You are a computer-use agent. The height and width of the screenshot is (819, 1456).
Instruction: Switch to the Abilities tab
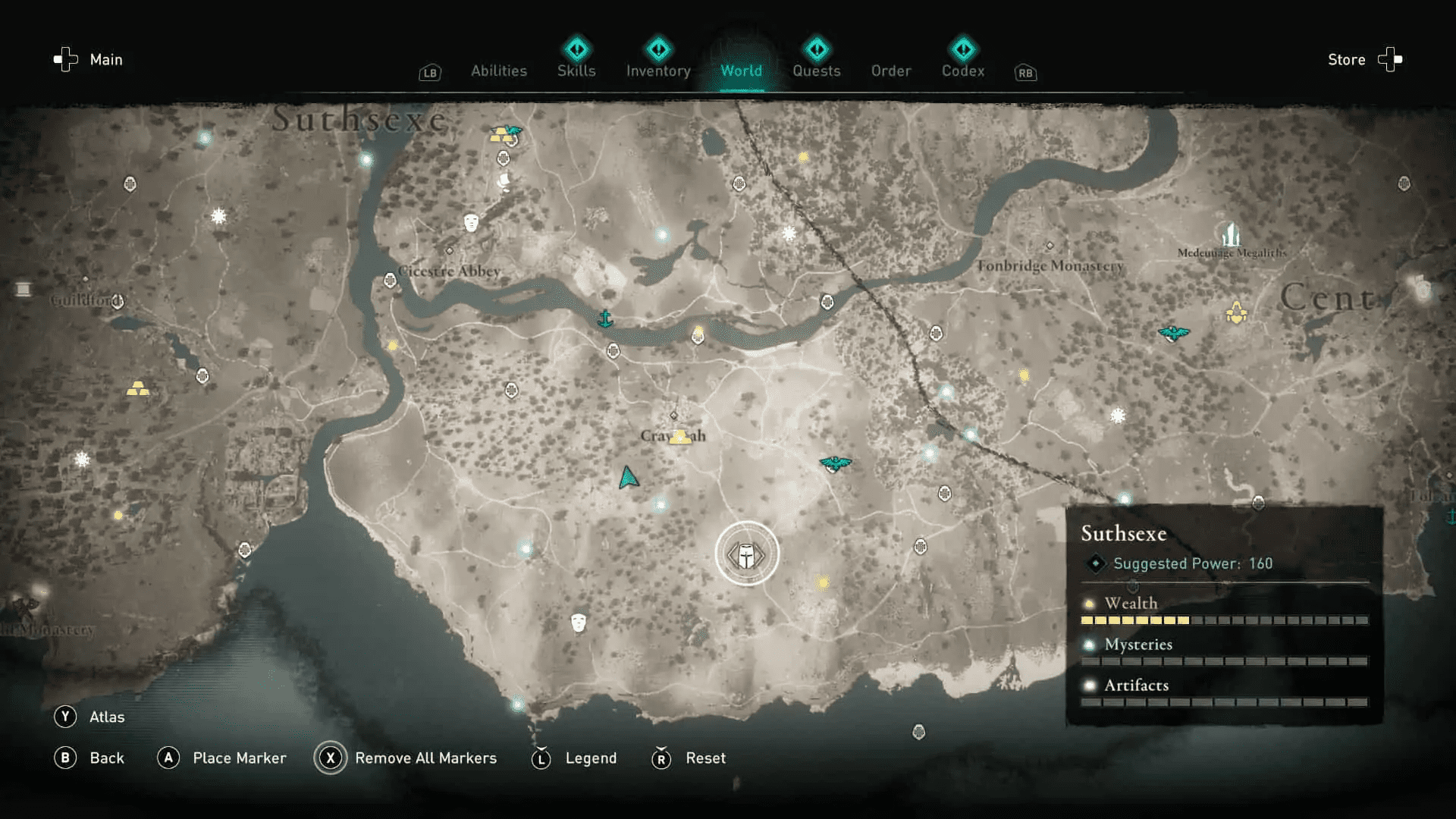(x=499, y=71)
